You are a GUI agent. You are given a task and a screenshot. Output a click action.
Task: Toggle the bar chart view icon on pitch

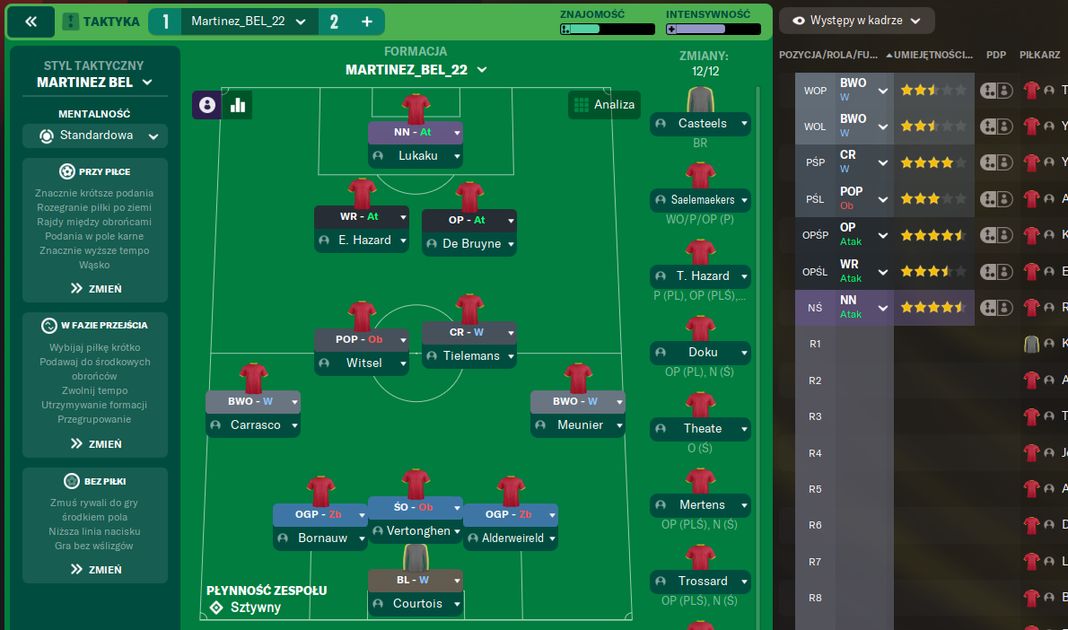[x=238, y=104]
